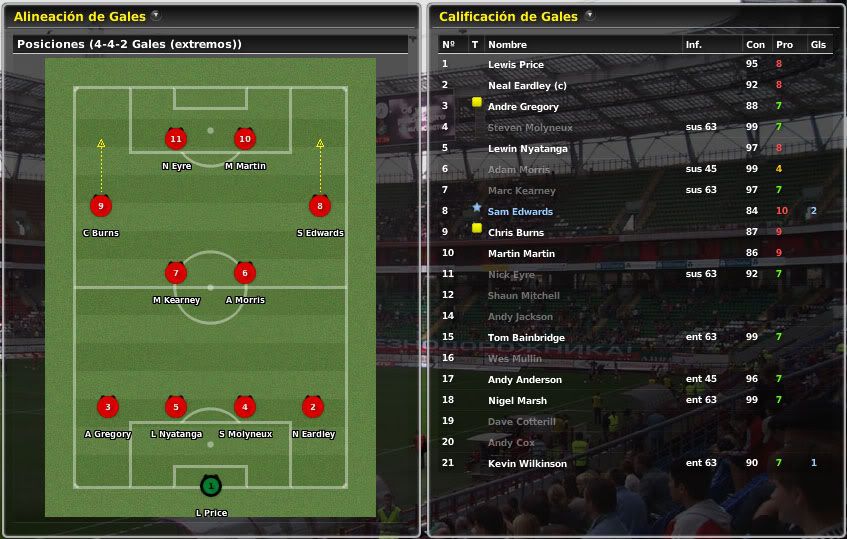Screen dimensions: 847x539
Task: Choose M Martin's number 10 shirt
Action: (x=244, y=139)
